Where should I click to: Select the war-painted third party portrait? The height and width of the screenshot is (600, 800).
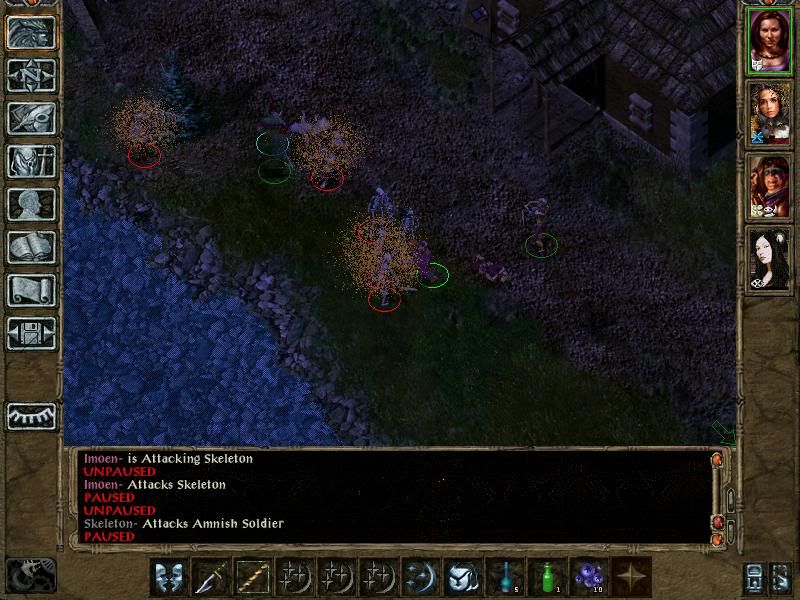[769, 186]
